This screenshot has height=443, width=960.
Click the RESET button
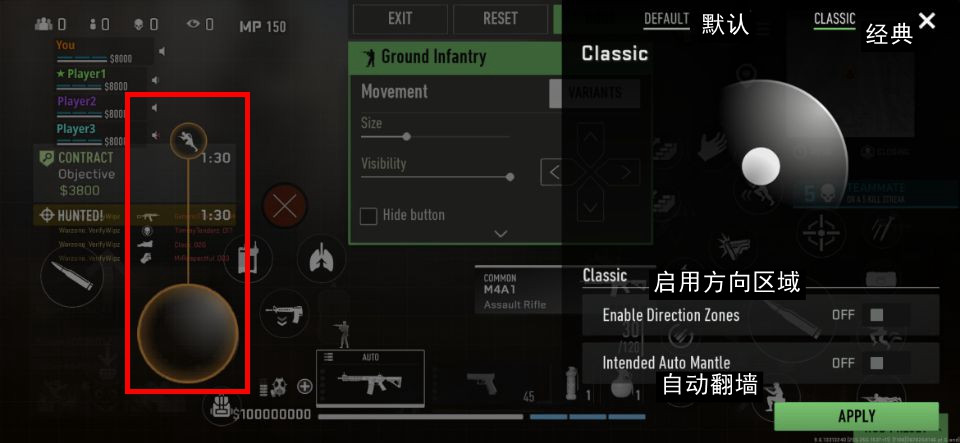[500, 18]
